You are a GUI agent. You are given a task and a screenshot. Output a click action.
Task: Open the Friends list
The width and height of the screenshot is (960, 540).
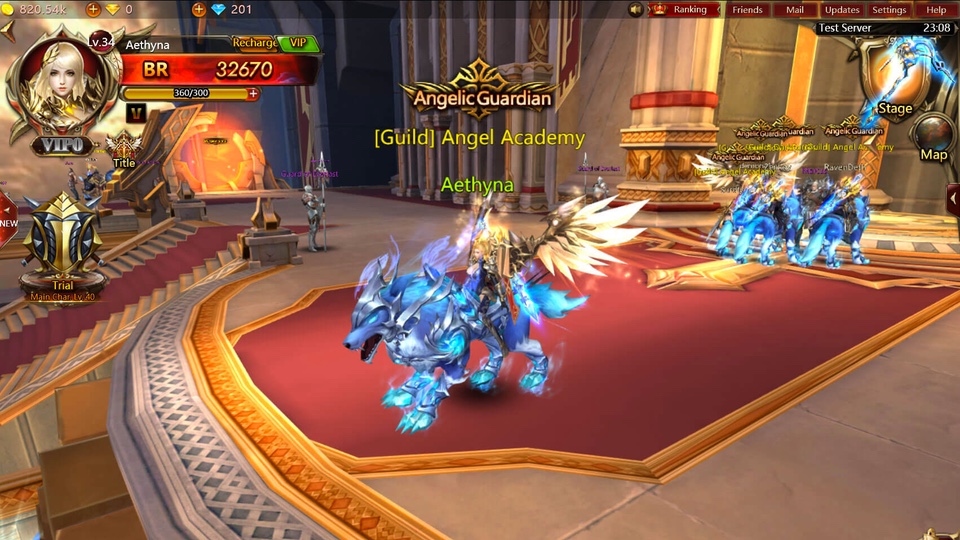[x=747, y=10]
